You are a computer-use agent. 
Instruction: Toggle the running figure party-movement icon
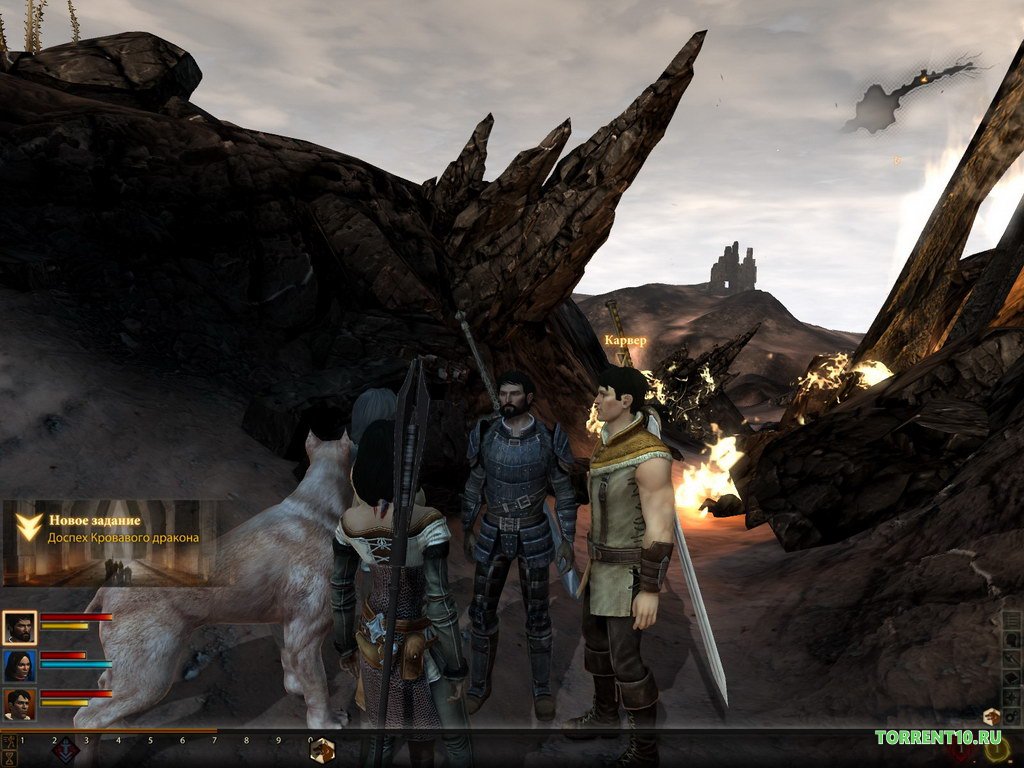tap(10, 742)
